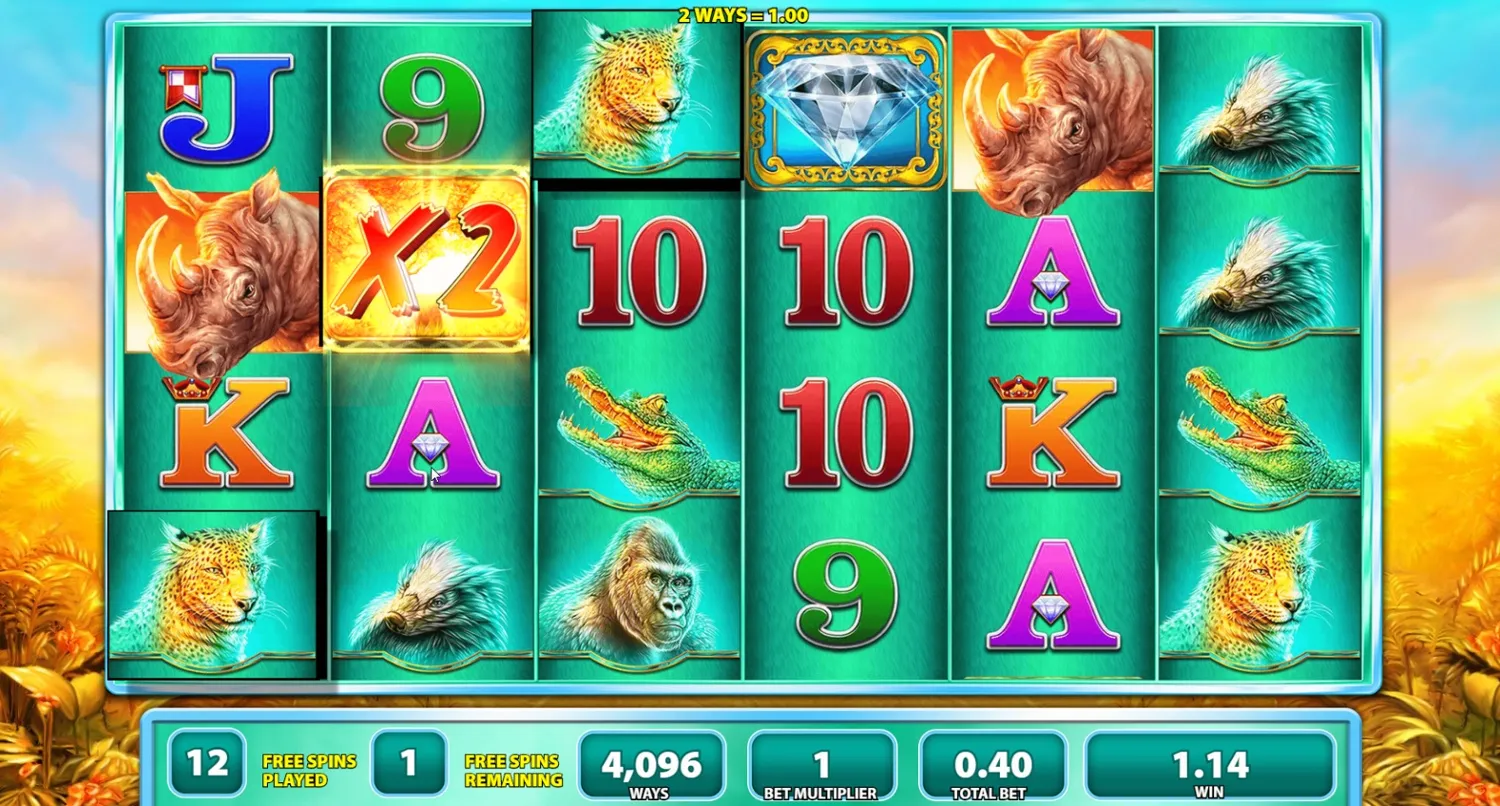Click the rhino symbol on reel one

(215, 265)
